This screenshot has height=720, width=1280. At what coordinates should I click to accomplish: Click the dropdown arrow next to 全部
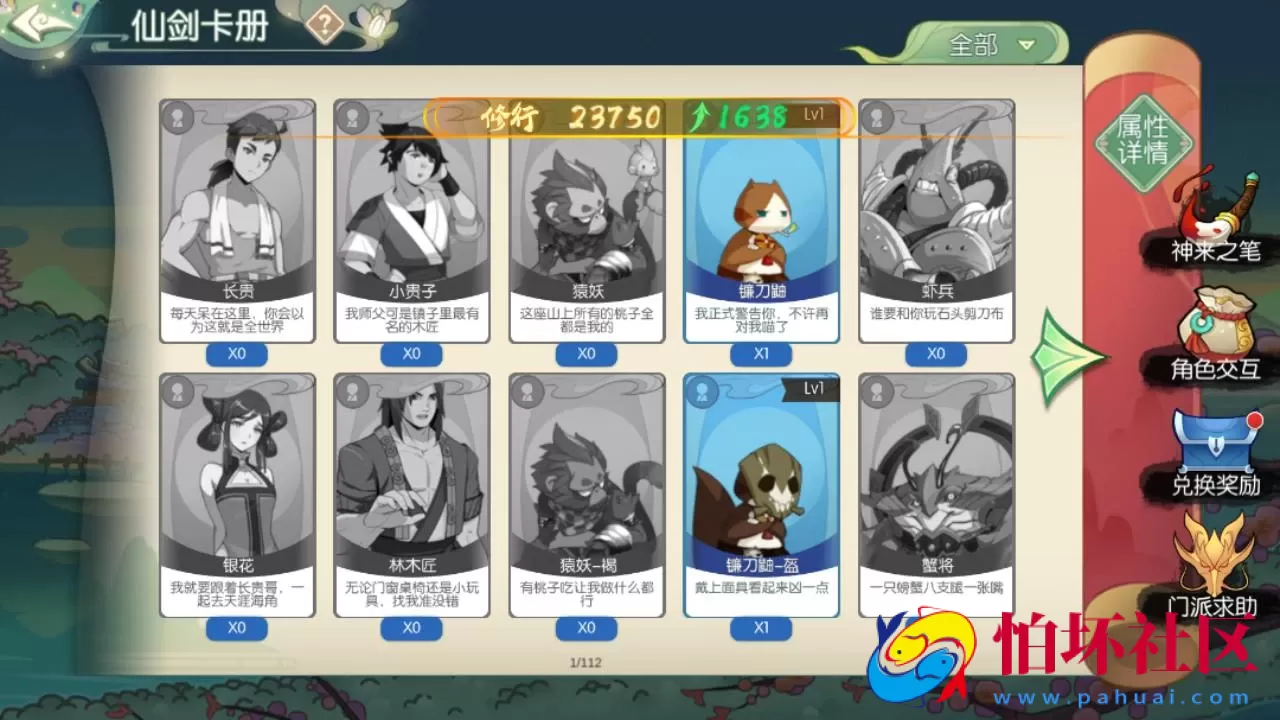pyautogui.click(x=1027, y=45)
